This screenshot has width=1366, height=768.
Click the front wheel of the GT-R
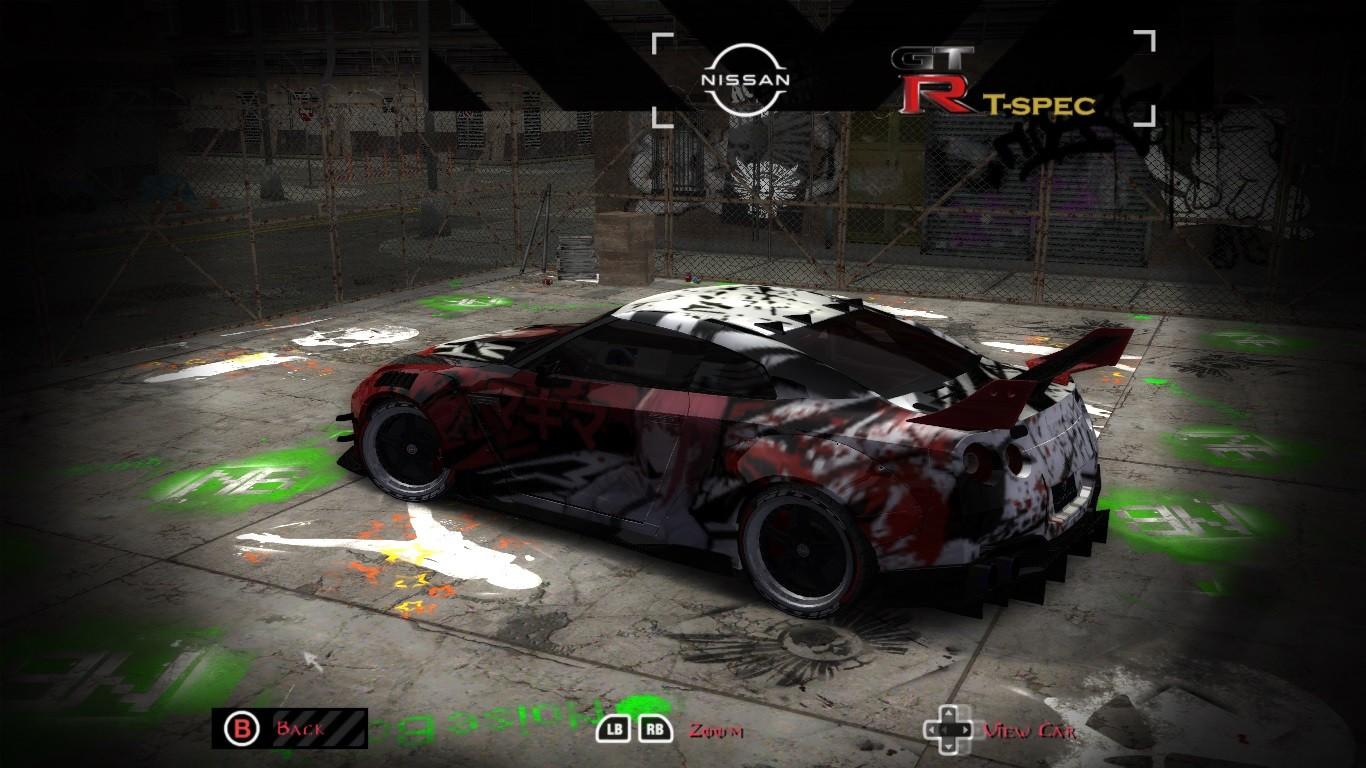tap(410, 450)
